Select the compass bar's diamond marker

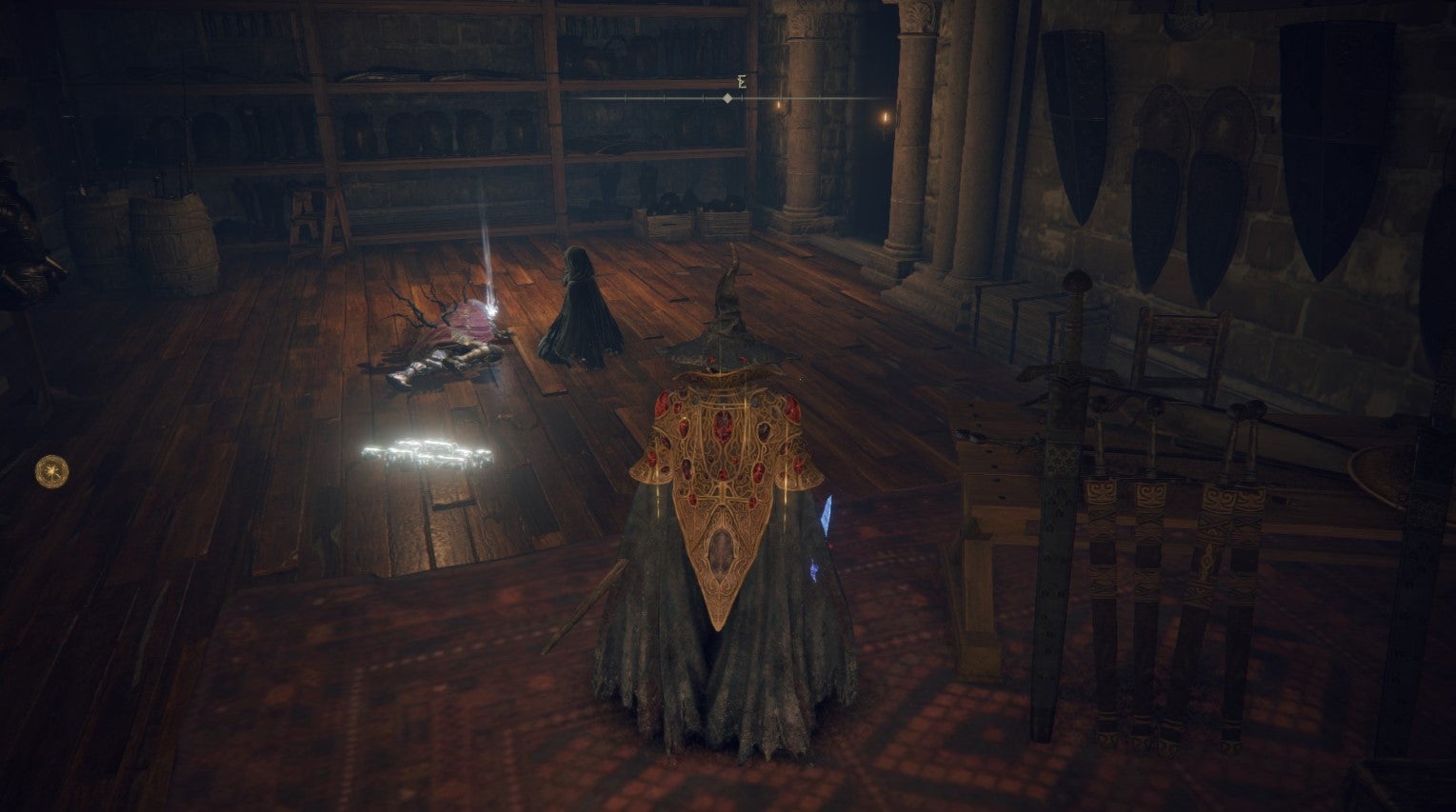click(x=728, y=98)
